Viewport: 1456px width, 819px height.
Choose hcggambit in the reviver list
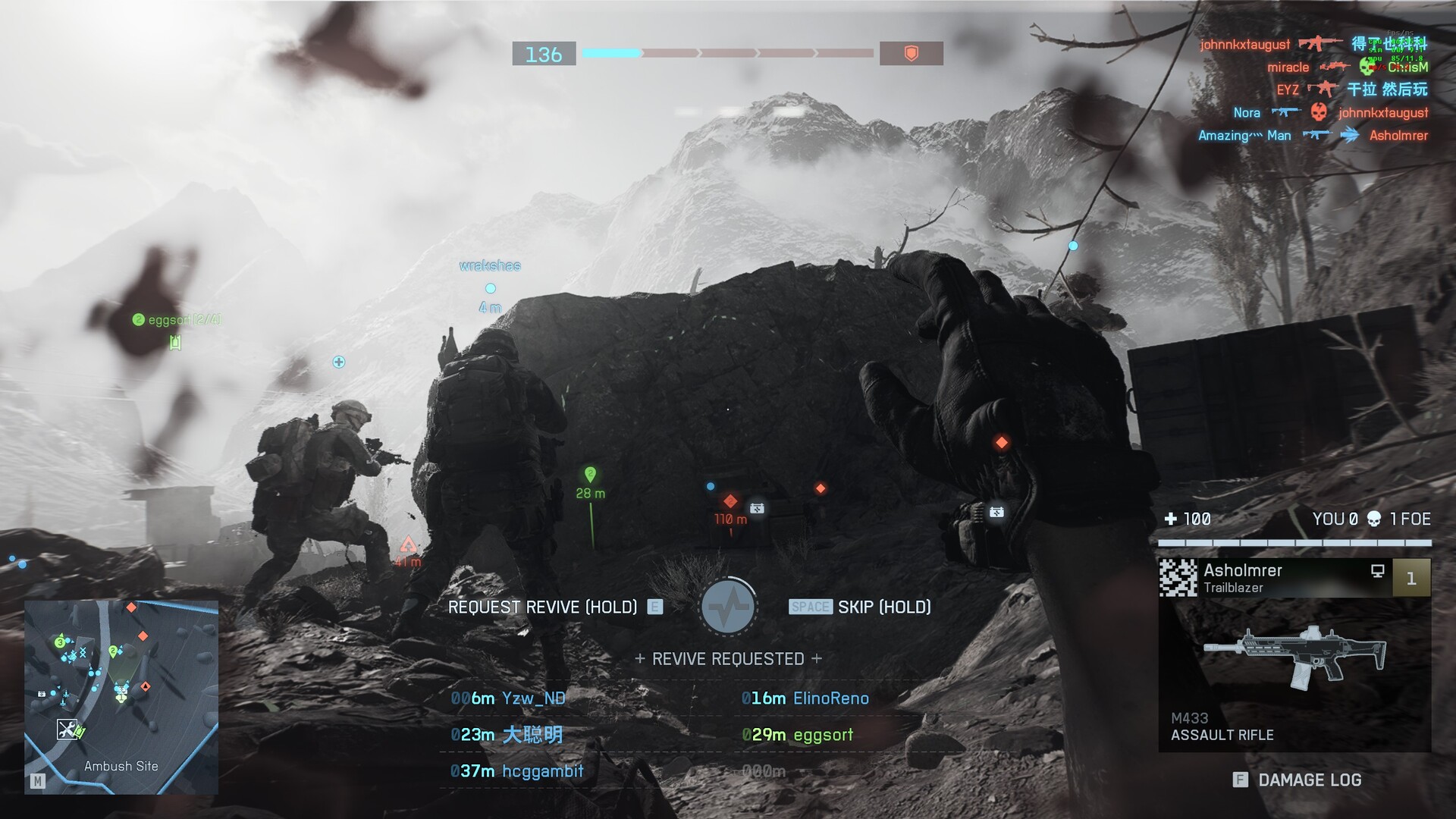coord(517,771)
